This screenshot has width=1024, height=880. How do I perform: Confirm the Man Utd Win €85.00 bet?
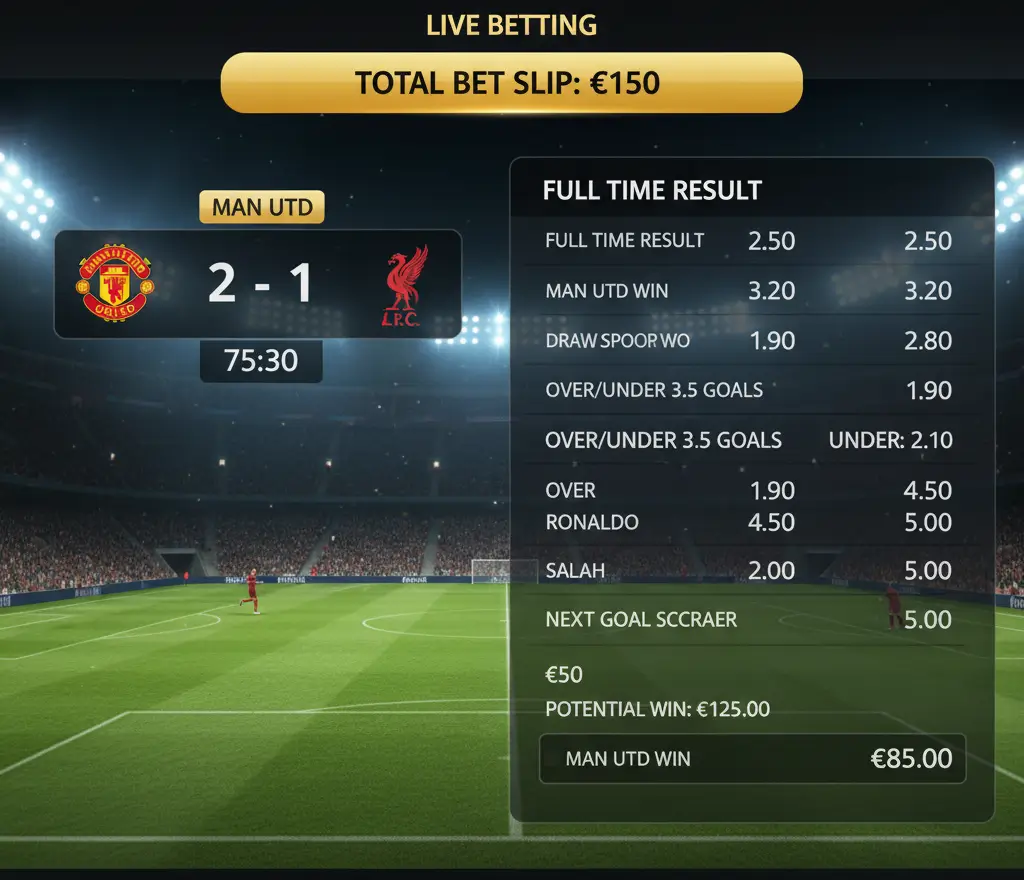point(752,758)
